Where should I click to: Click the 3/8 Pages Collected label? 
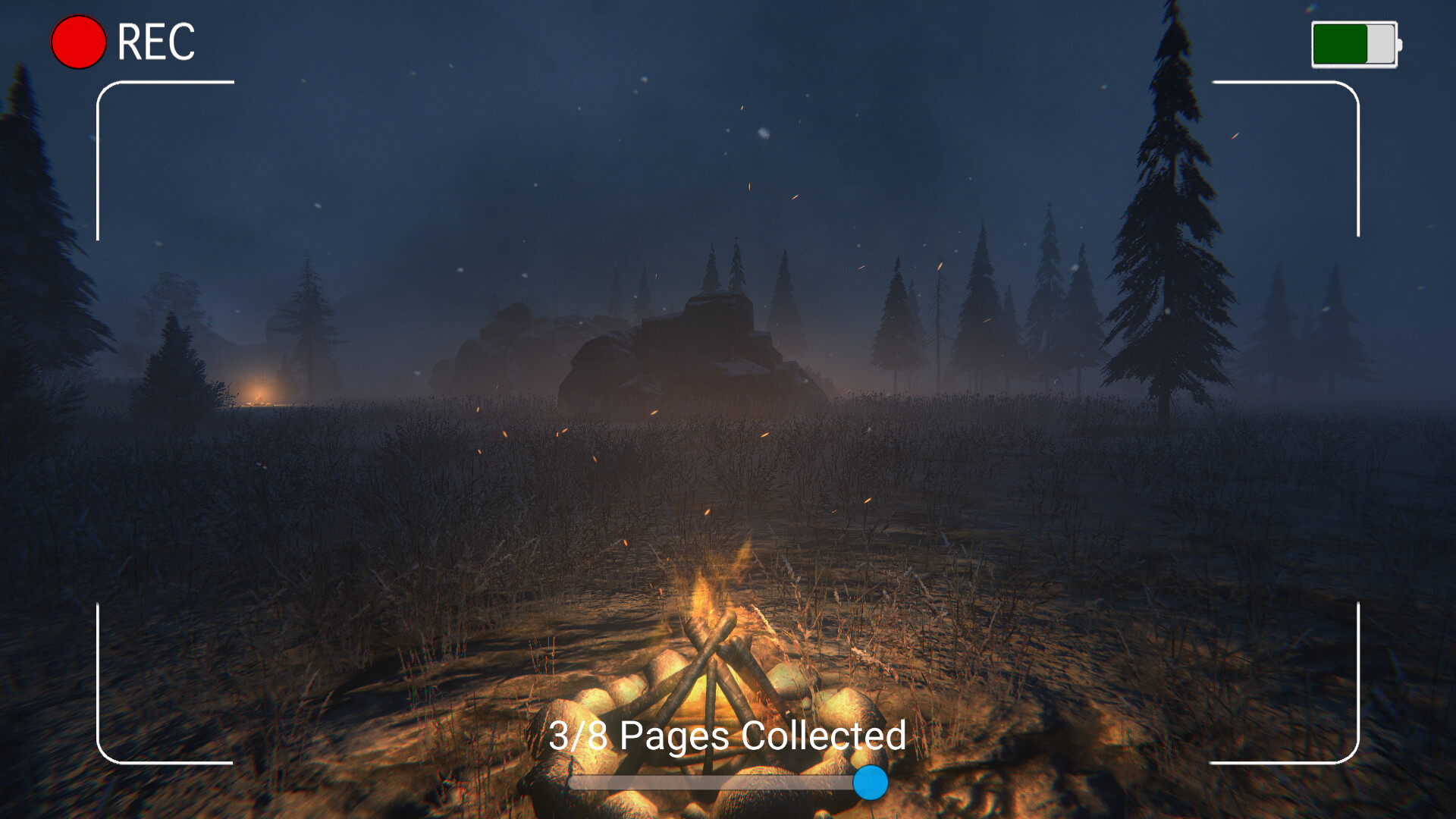tap(728, 734)
